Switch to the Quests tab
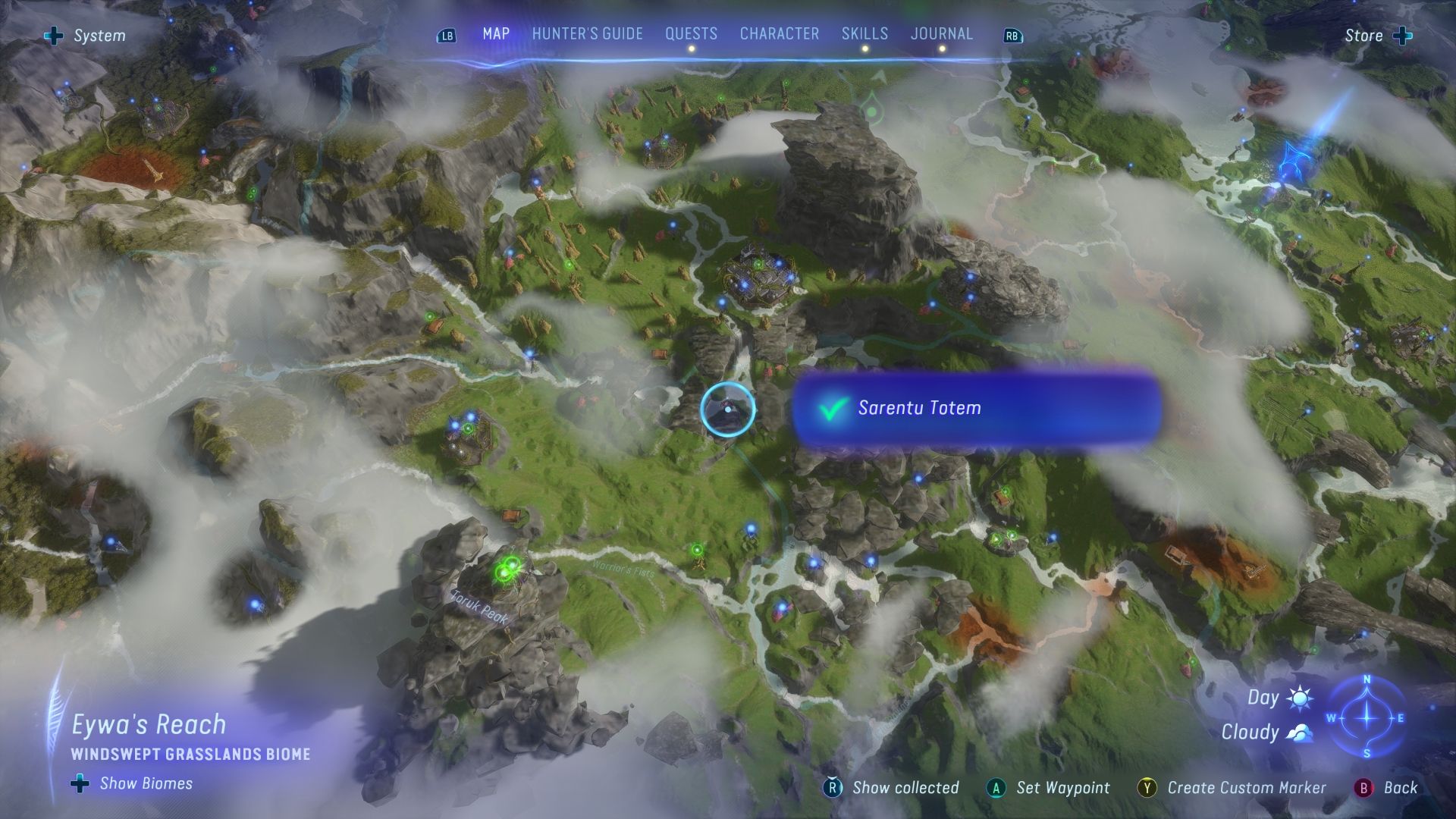This screenshot has height=819, width=1456. (x=691, y=33)
